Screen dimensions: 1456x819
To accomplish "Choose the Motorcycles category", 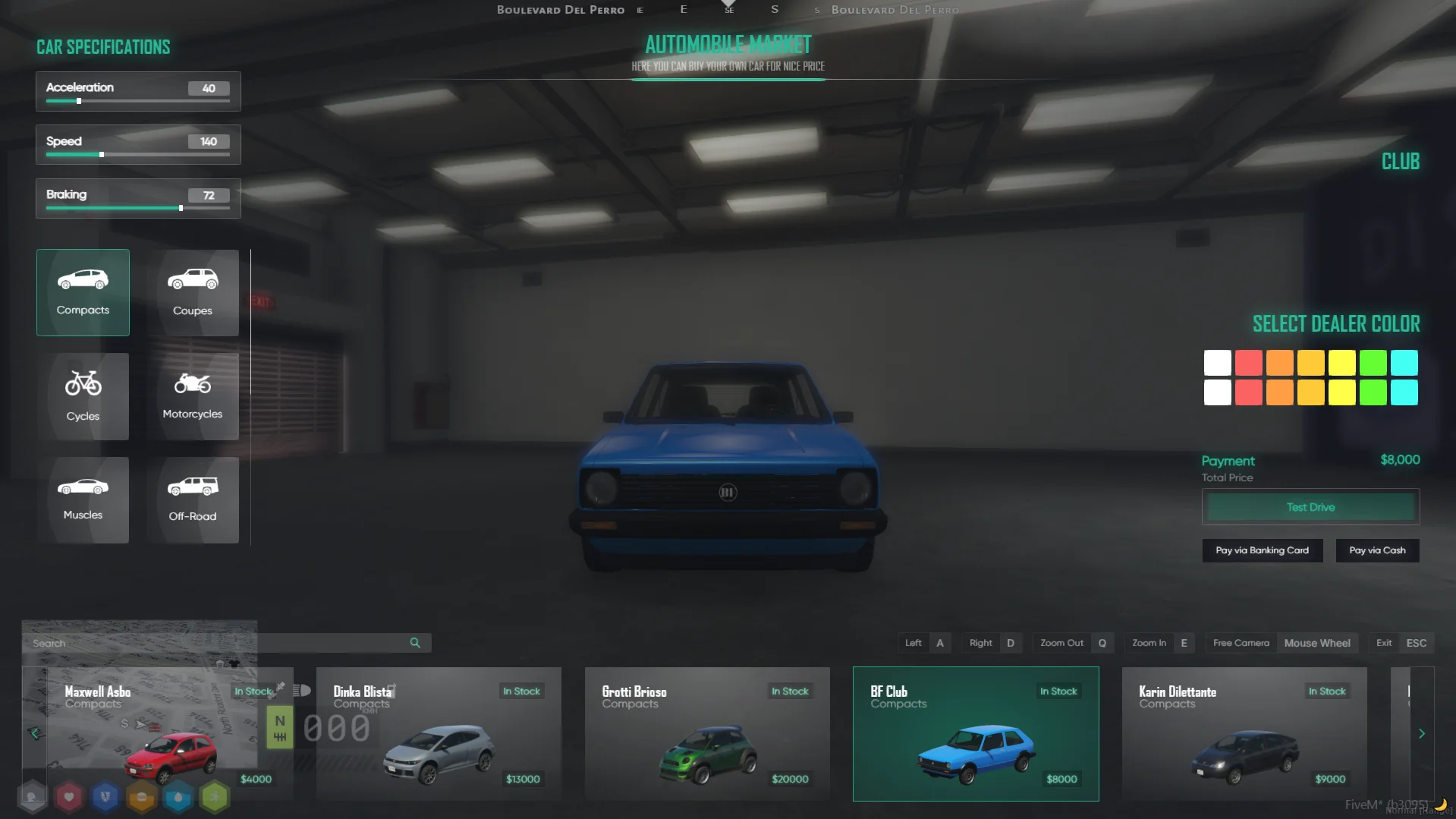I will tap(193, 396).
